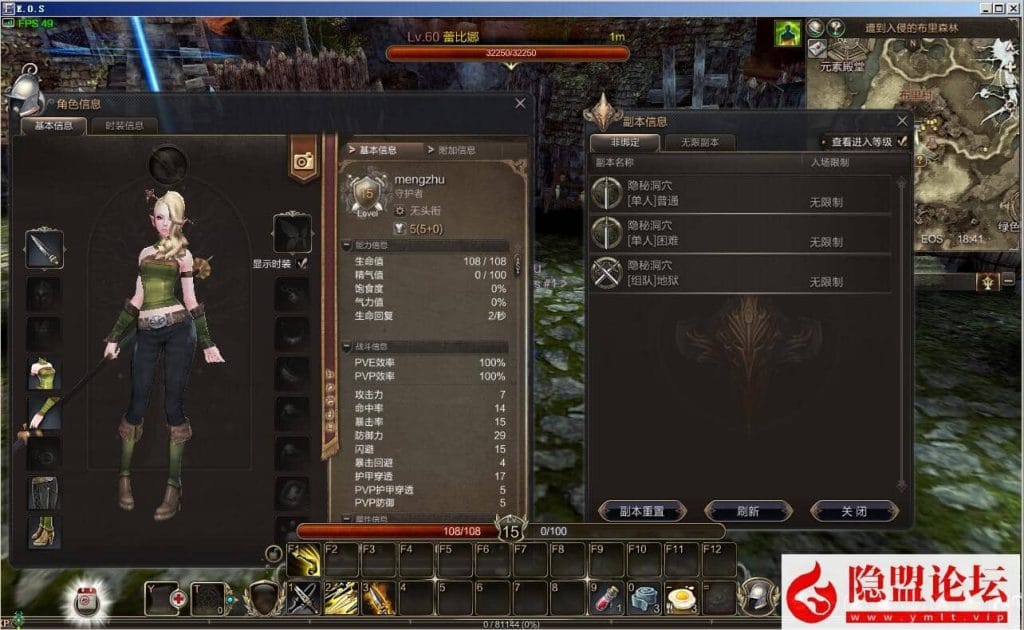Screen dimensions: 1024x630
Task: Open the 附加信息 stats tab
Action: [x=456, y=150]
